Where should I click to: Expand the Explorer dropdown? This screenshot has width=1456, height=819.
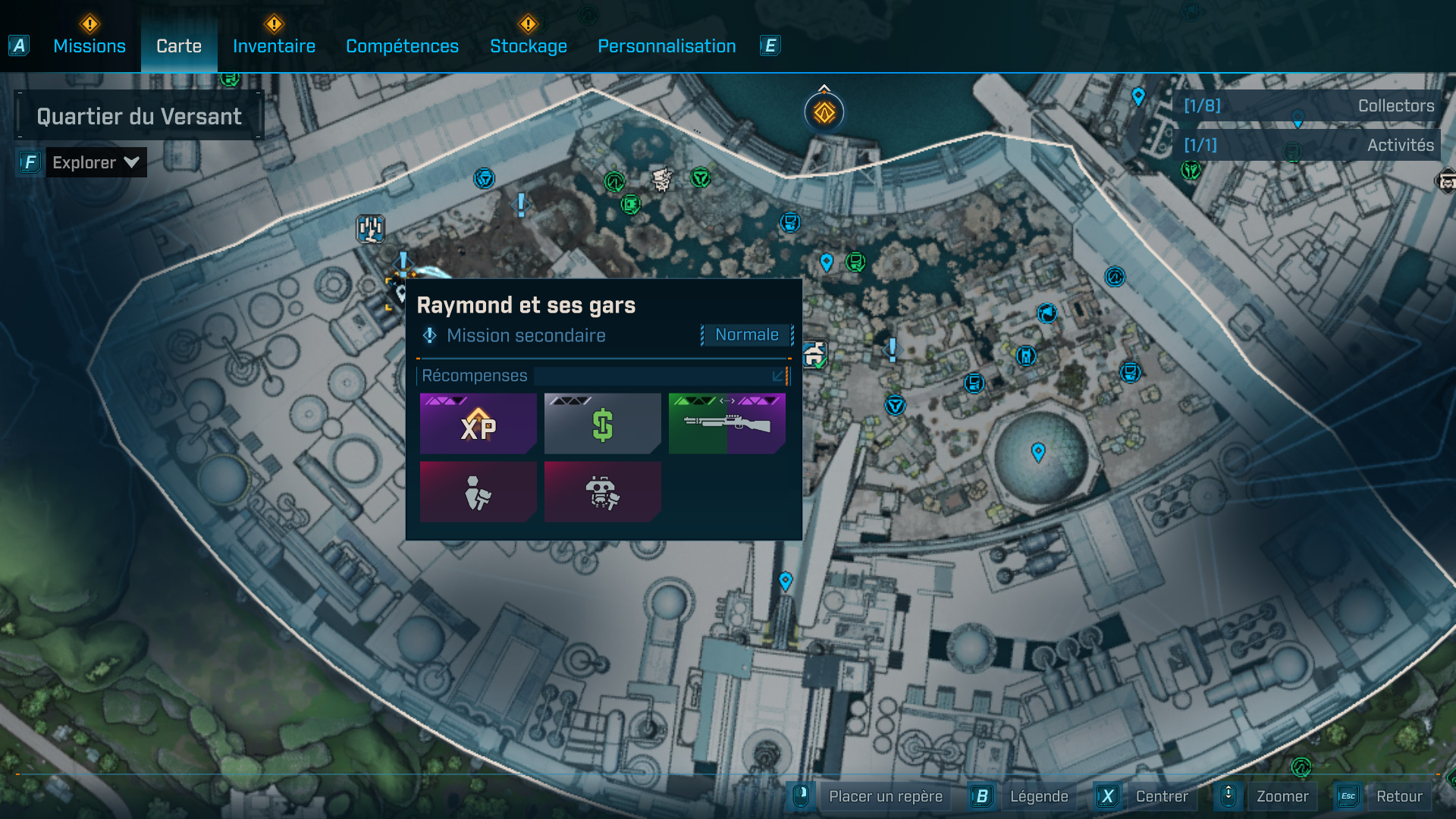[x=96, y=162]
